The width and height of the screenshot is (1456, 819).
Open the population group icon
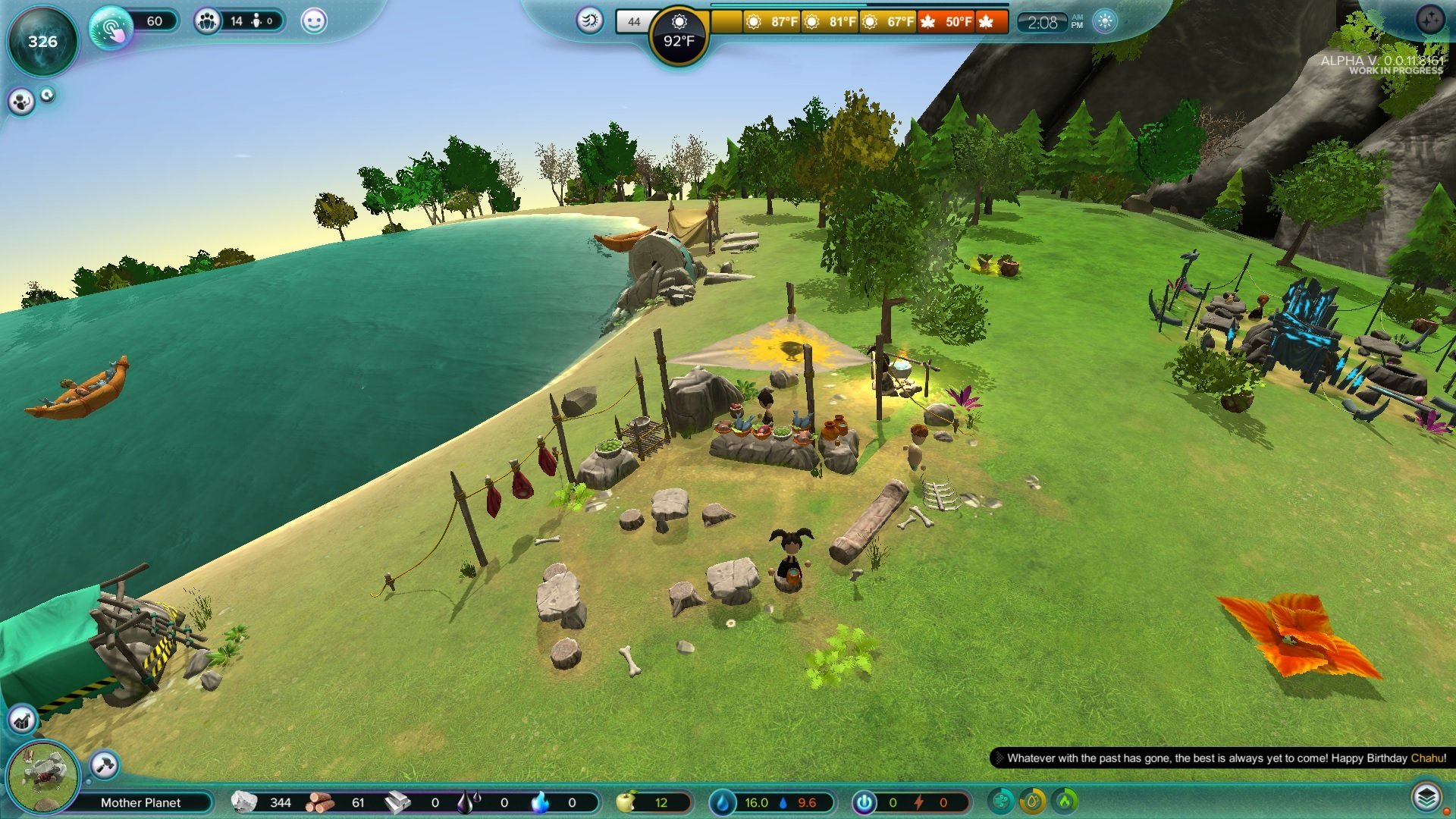pyautogui.click(x=207, y=21)
